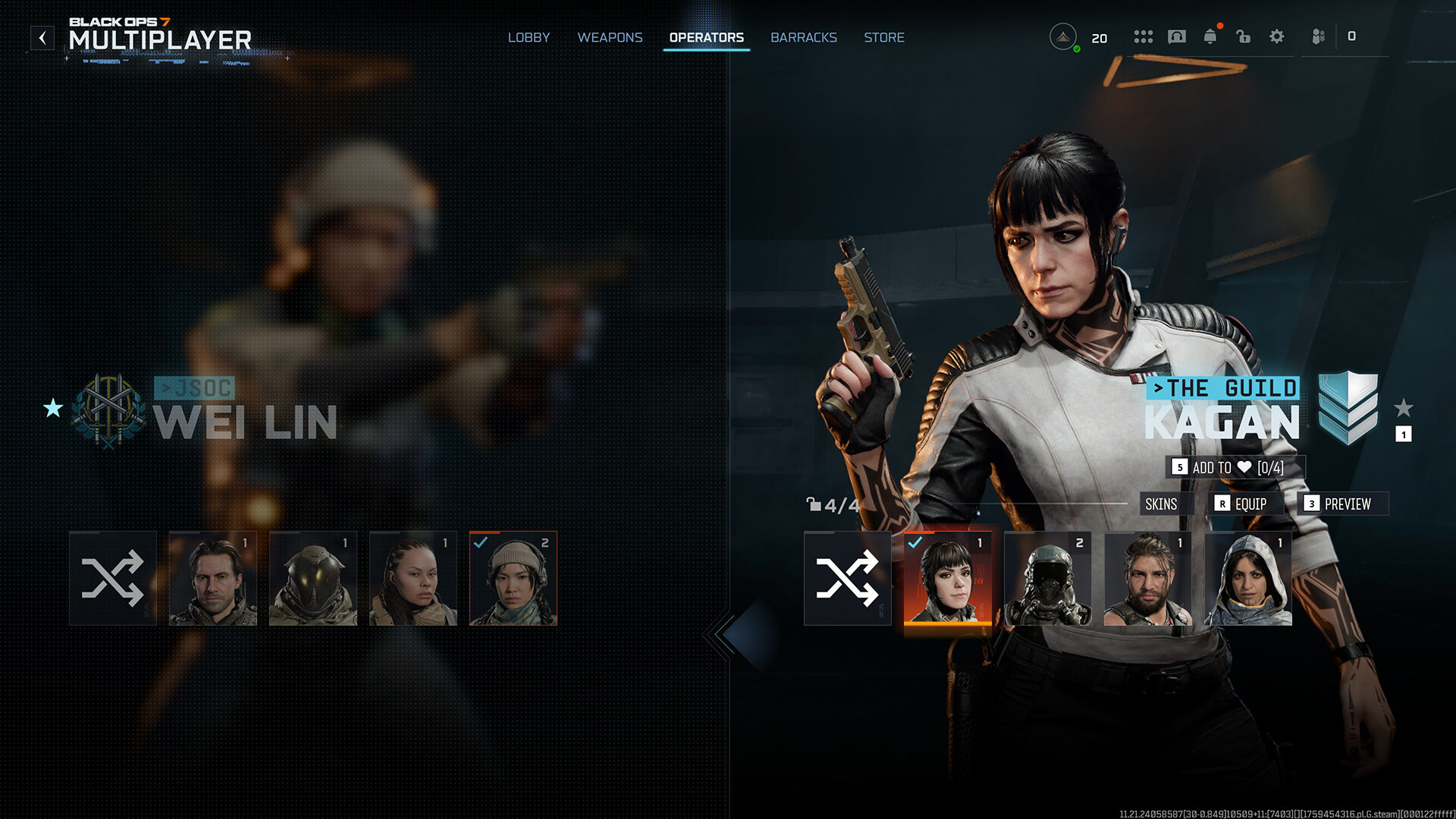
Task: Select the Wei Lin operator portrait
Action: pyautogui.click(x=513, y=578)
